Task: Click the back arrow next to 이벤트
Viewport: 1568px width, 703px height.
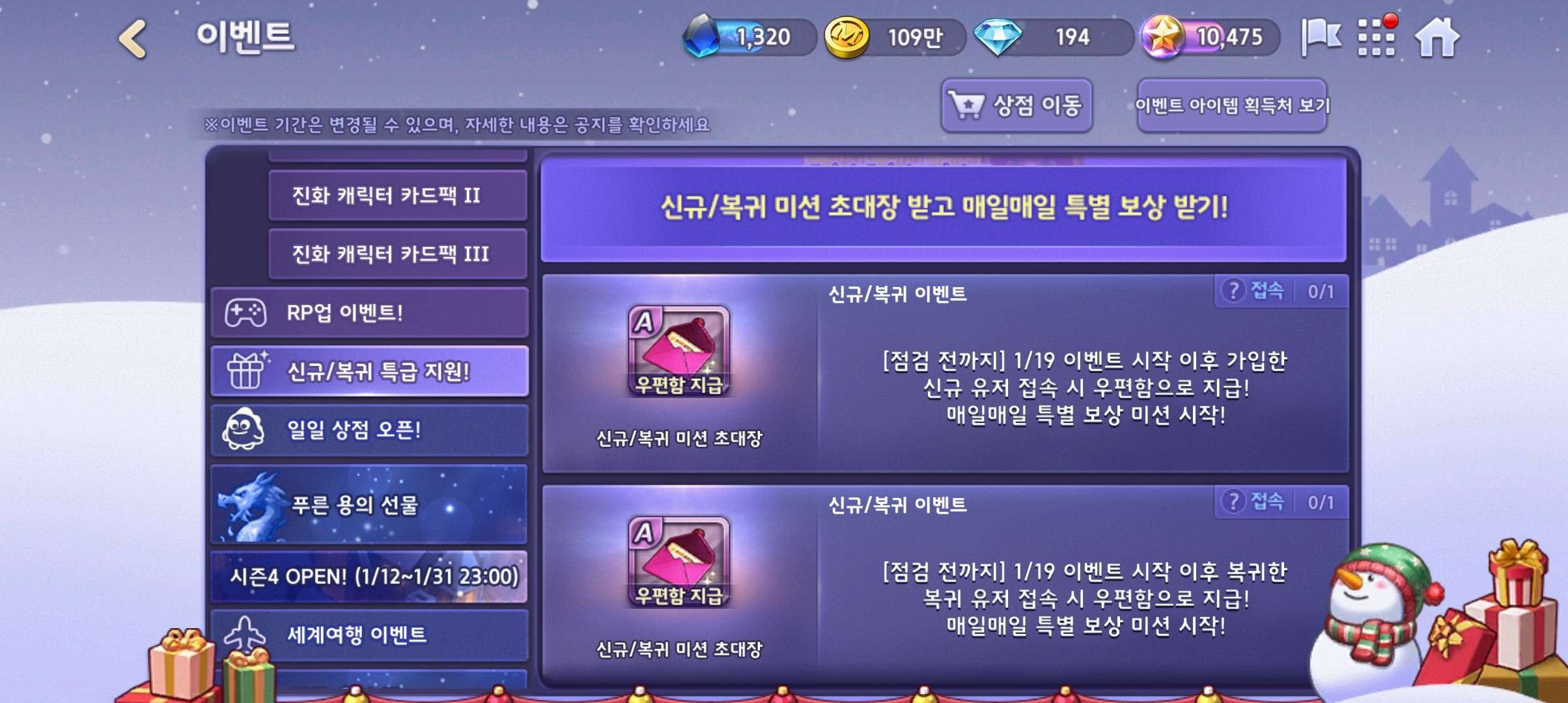Action: [130, 39]
